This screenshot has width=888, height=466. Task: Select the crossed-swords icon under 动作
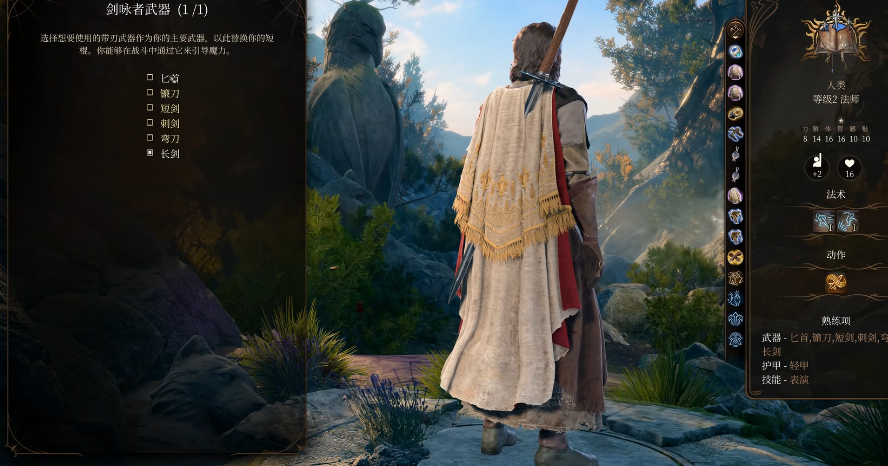pyautogui.click(x=836, y=283)
